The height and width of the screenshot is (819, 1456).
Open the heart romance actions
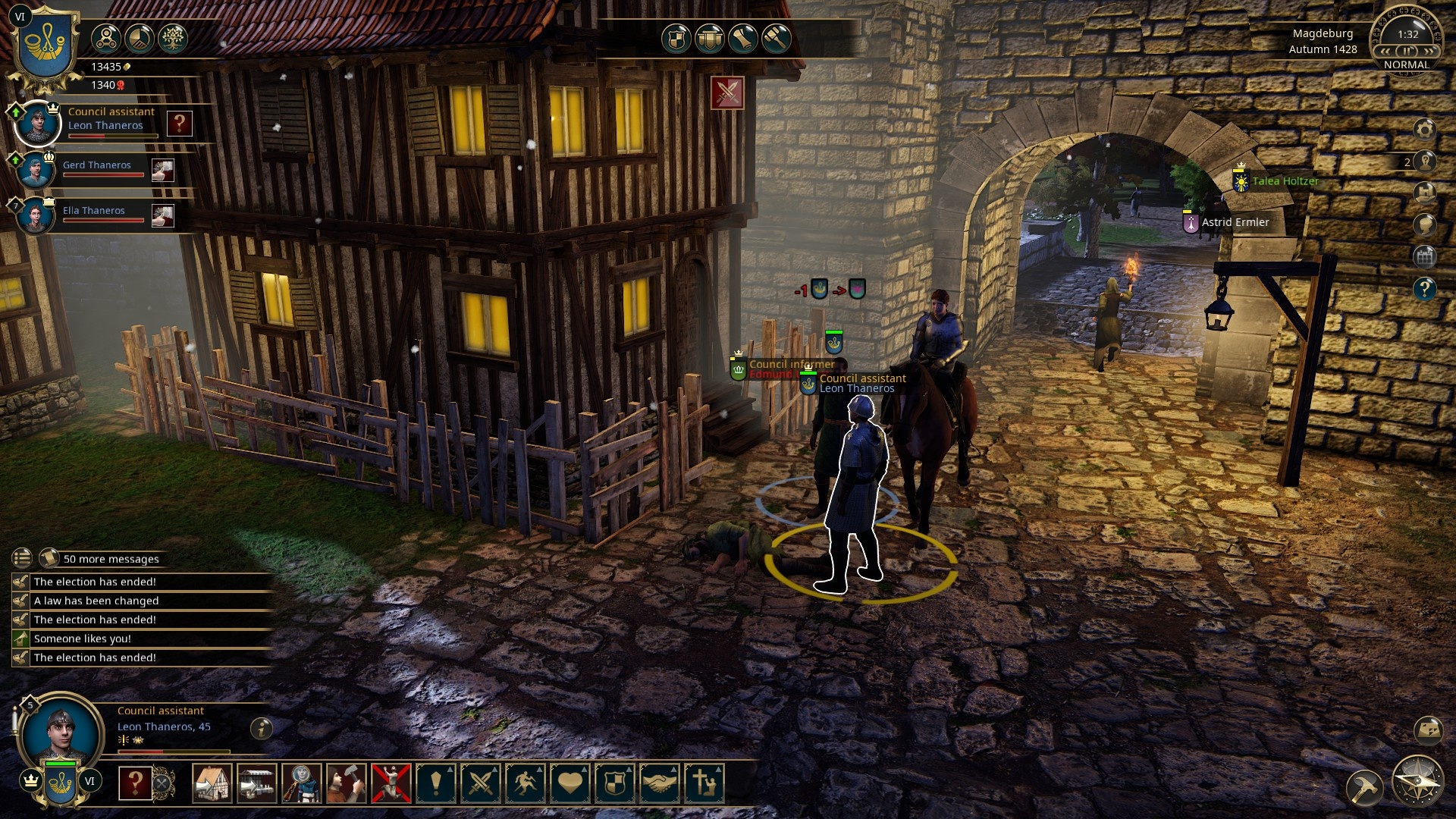pyautogui.click(x=570, y=783)
